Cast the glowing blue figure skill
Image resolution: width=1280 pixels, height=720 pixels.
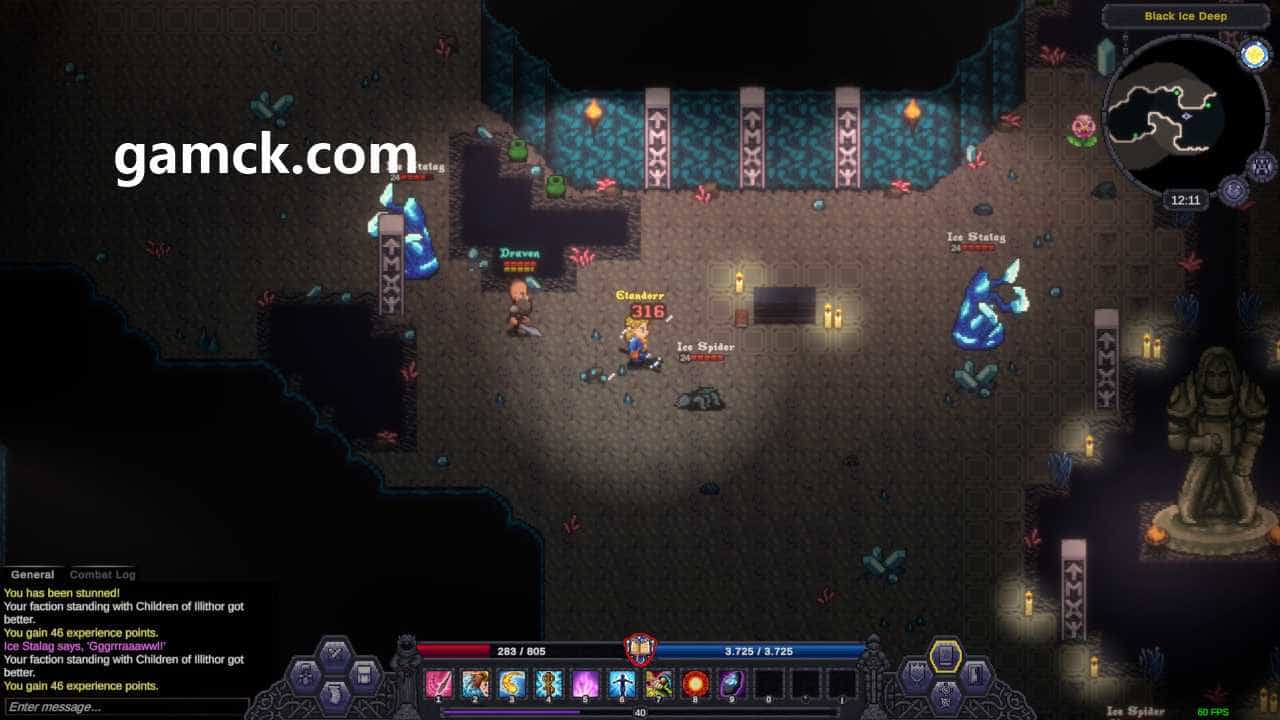coord(622,684)
